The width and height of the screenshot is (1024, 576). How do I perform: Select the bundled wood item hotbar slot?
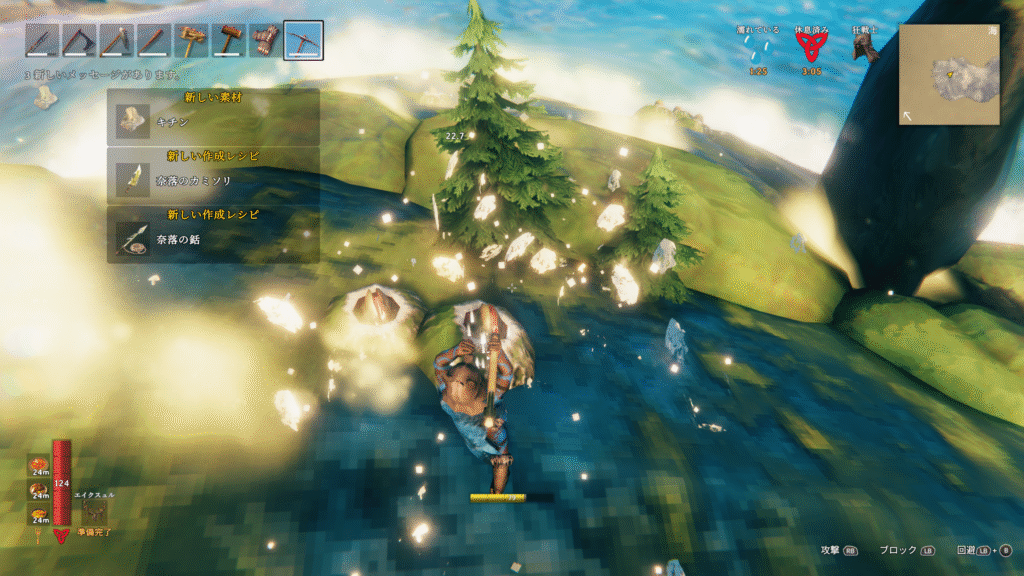(265, 40)
